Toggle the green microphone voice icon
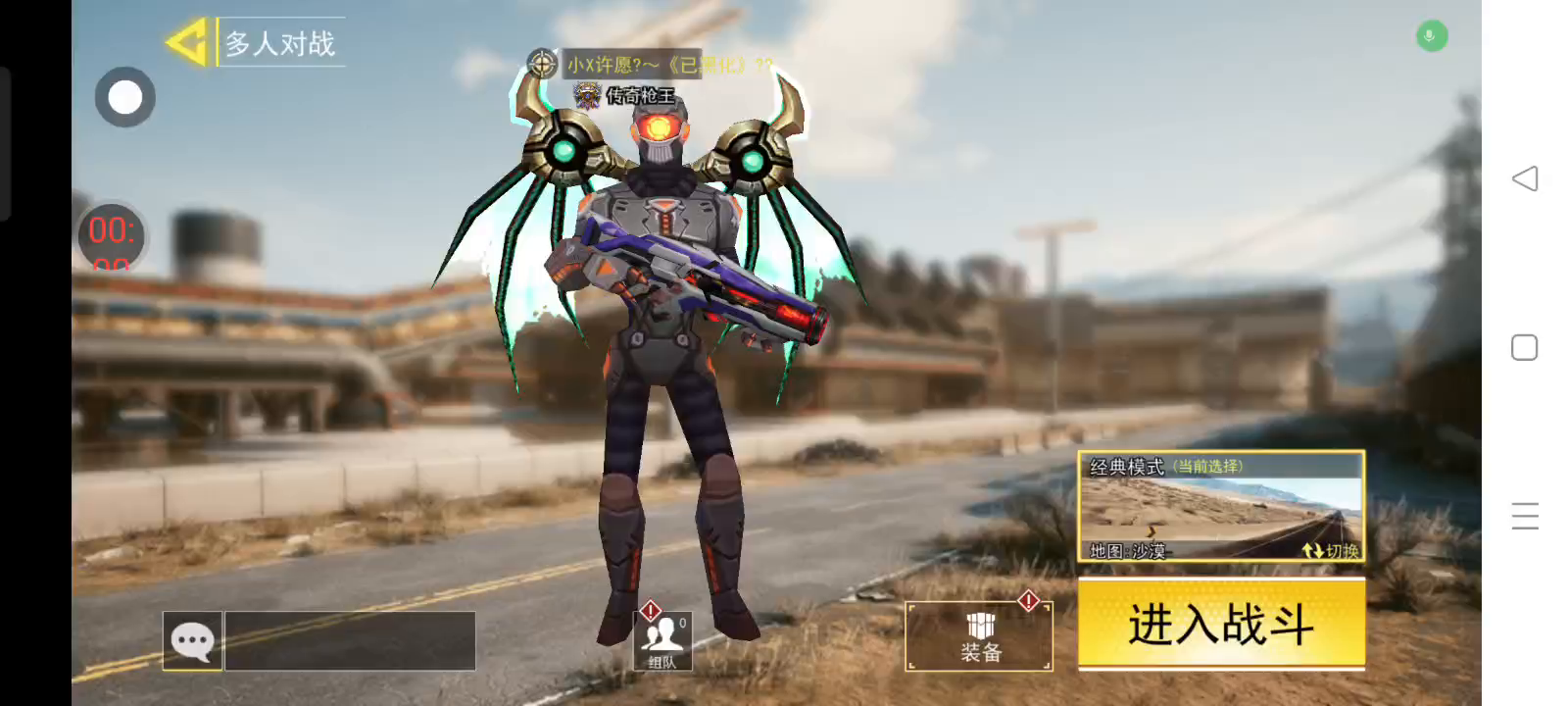The height and width of the screenshot is (706, 1568). pyautogui.click(x=1431, y=36)
